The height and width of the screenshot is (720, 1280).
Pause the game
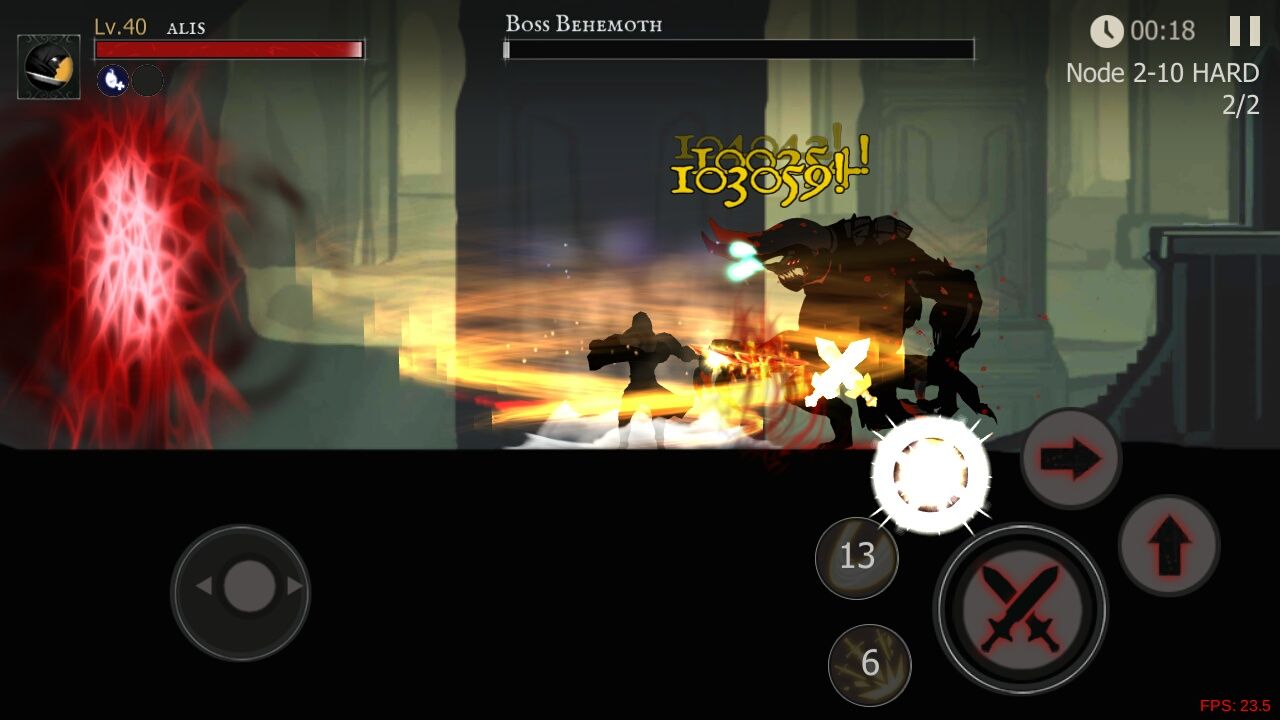(1244, 31)
